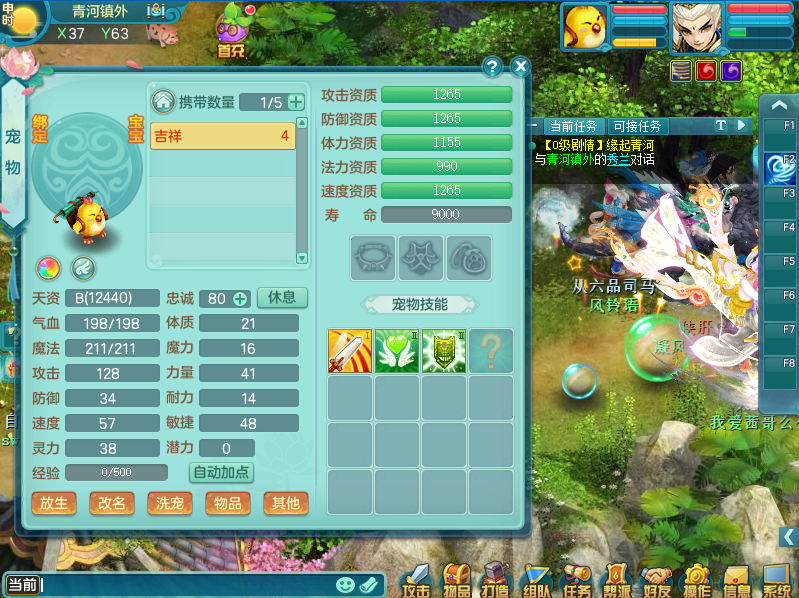Enable 自动加点 auto point allocation
Image resolution: width=799 pixels, height=598 pixels.
[x=220, y=472]
